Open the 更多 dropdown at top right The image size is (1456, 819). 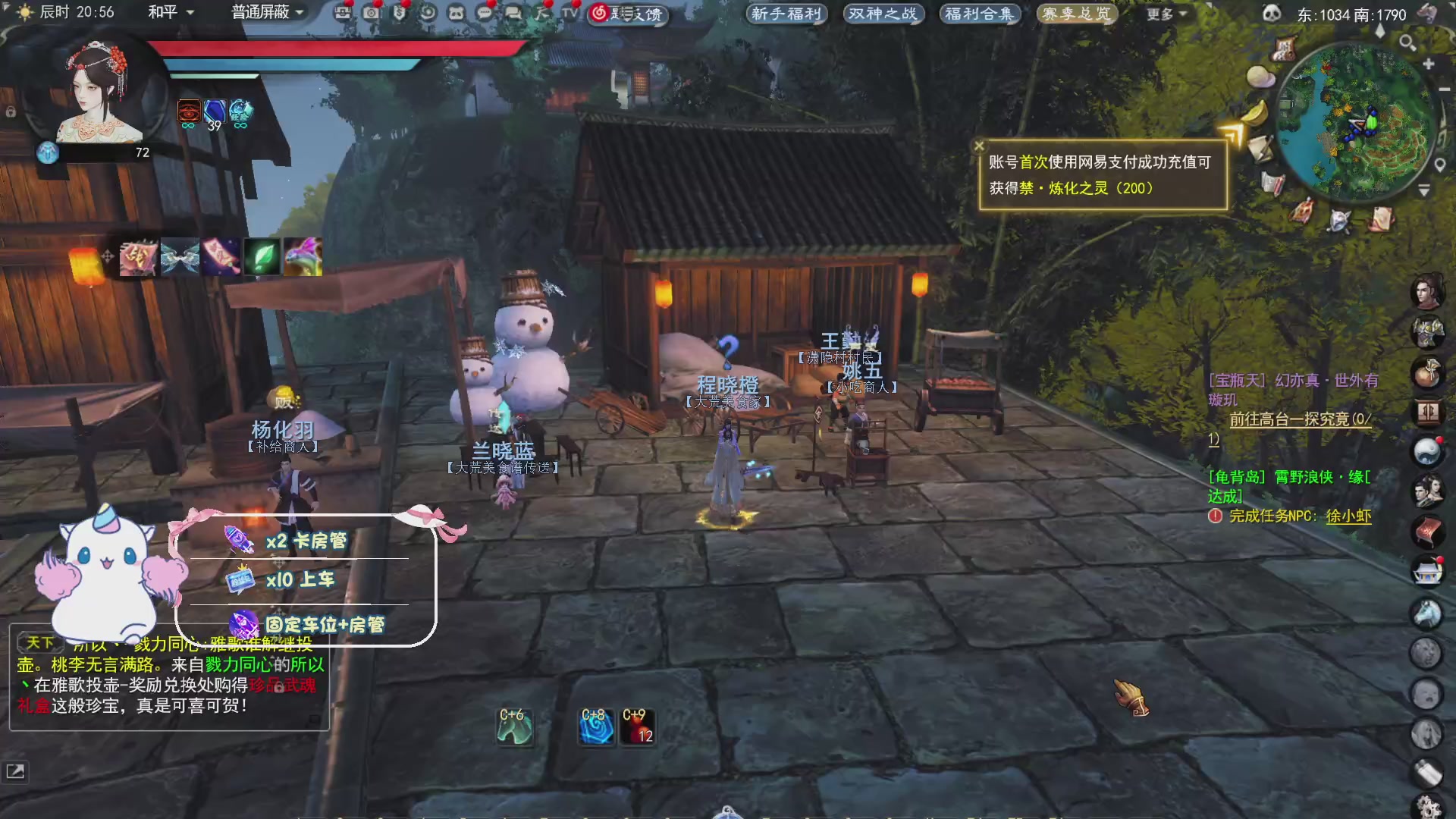[1163, 14]
